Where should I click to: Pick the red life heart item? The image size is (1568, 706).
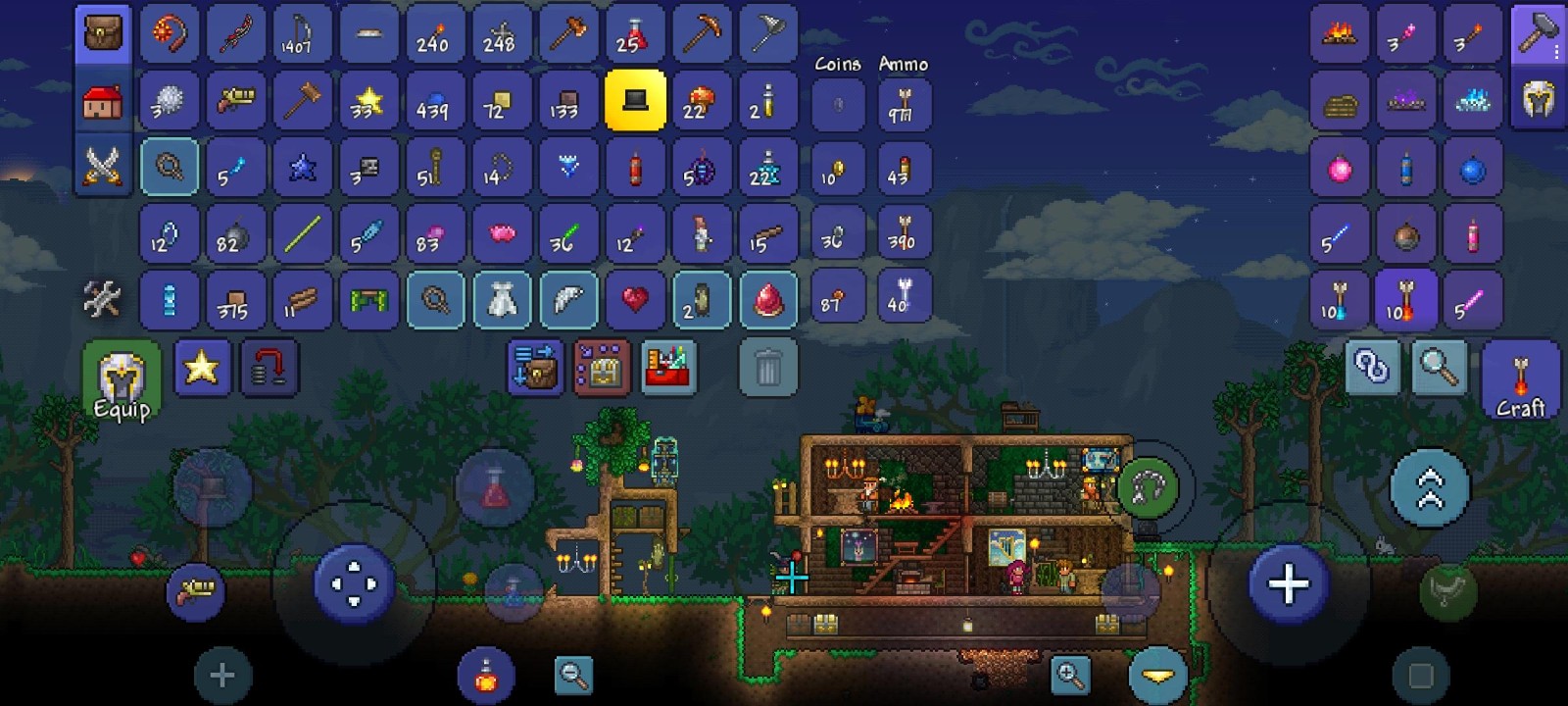coord(635,299)
